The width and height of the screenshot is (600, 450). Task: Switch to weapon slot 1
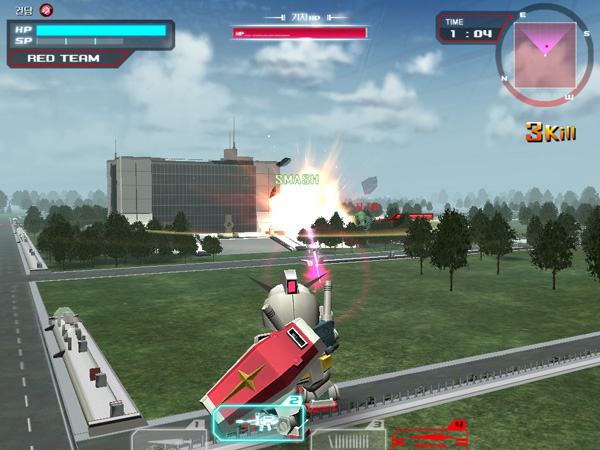point(170,437)
